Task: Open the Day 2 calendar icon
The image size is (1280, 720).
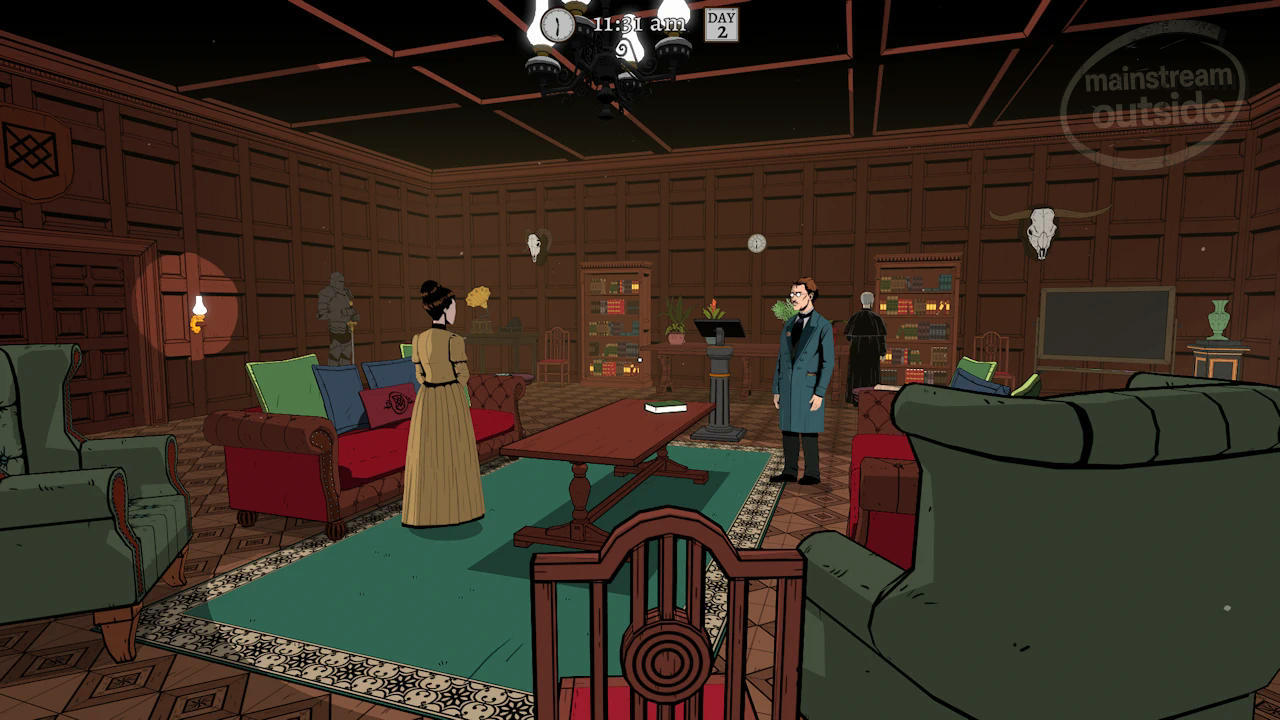Action: pos(721,25)
